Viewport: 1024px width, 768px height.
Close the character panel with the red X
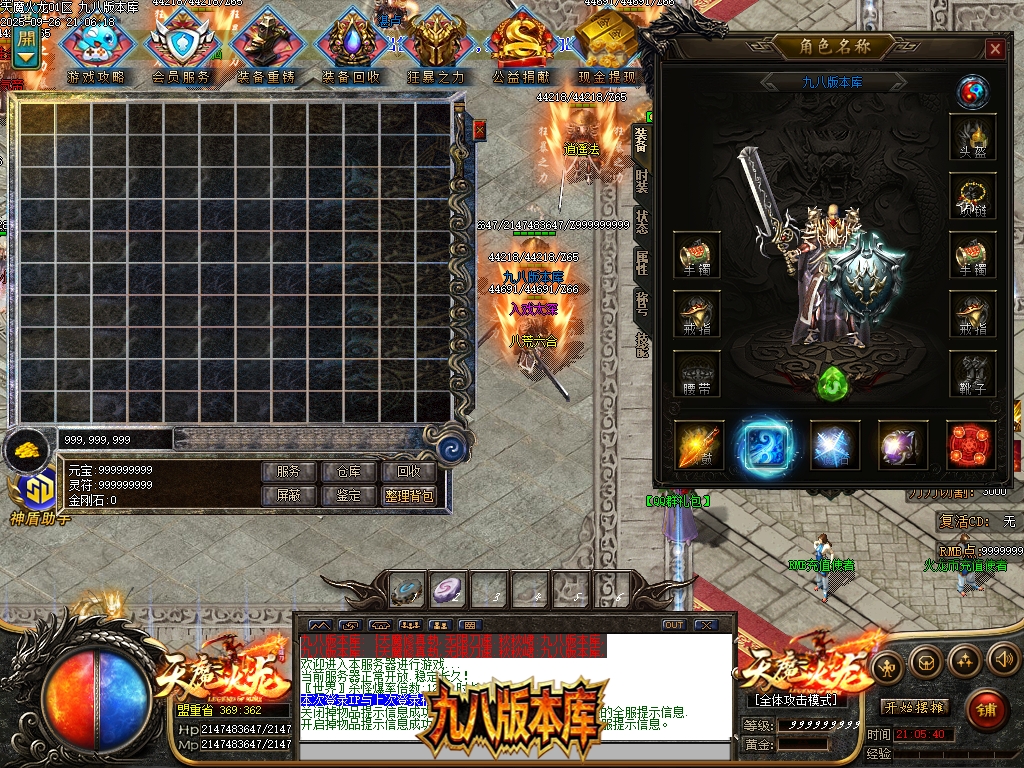(x=994, y=49)
